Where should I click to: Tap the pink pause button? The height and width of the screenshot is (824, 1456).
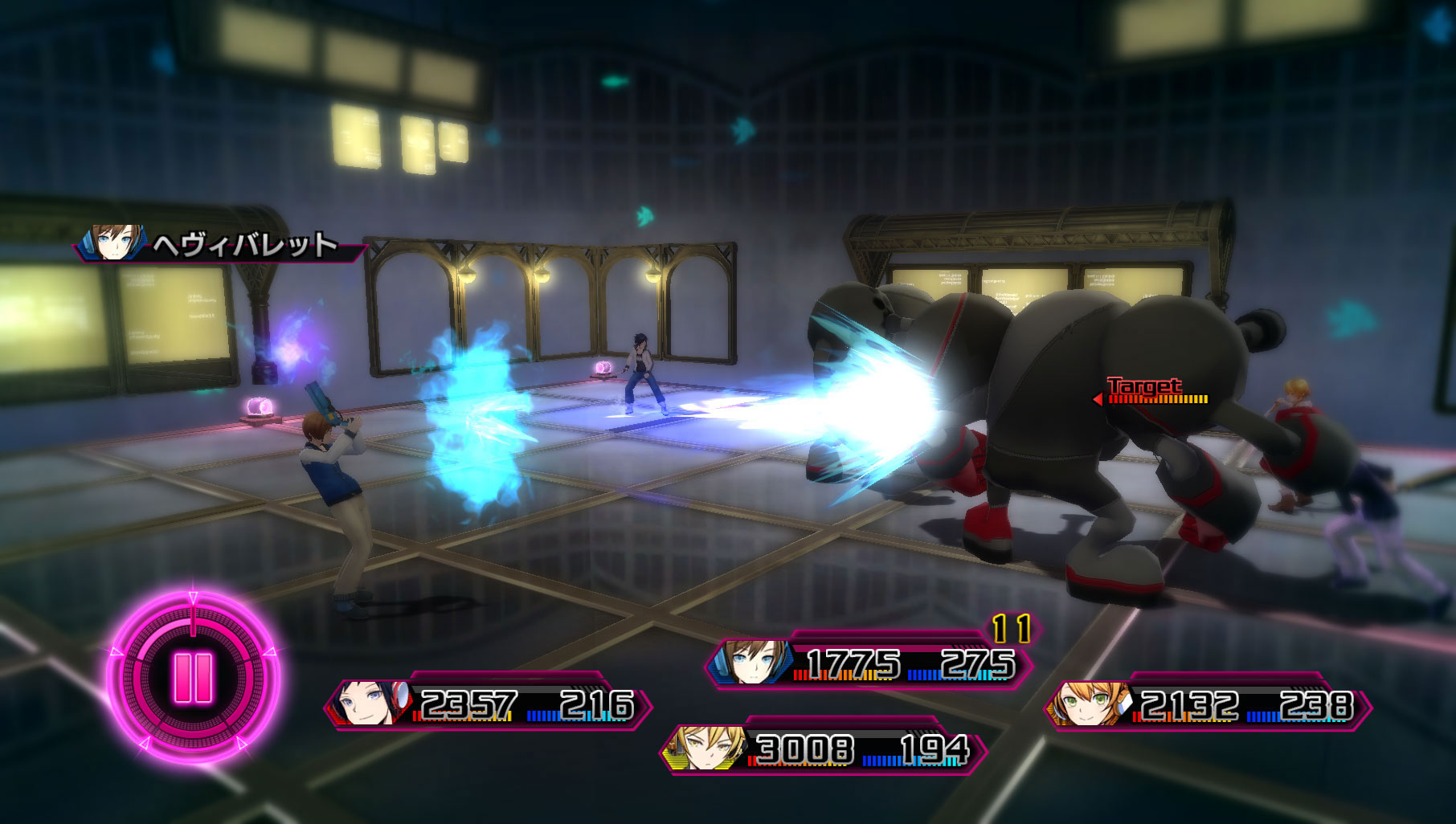click(x=193, y=677)
